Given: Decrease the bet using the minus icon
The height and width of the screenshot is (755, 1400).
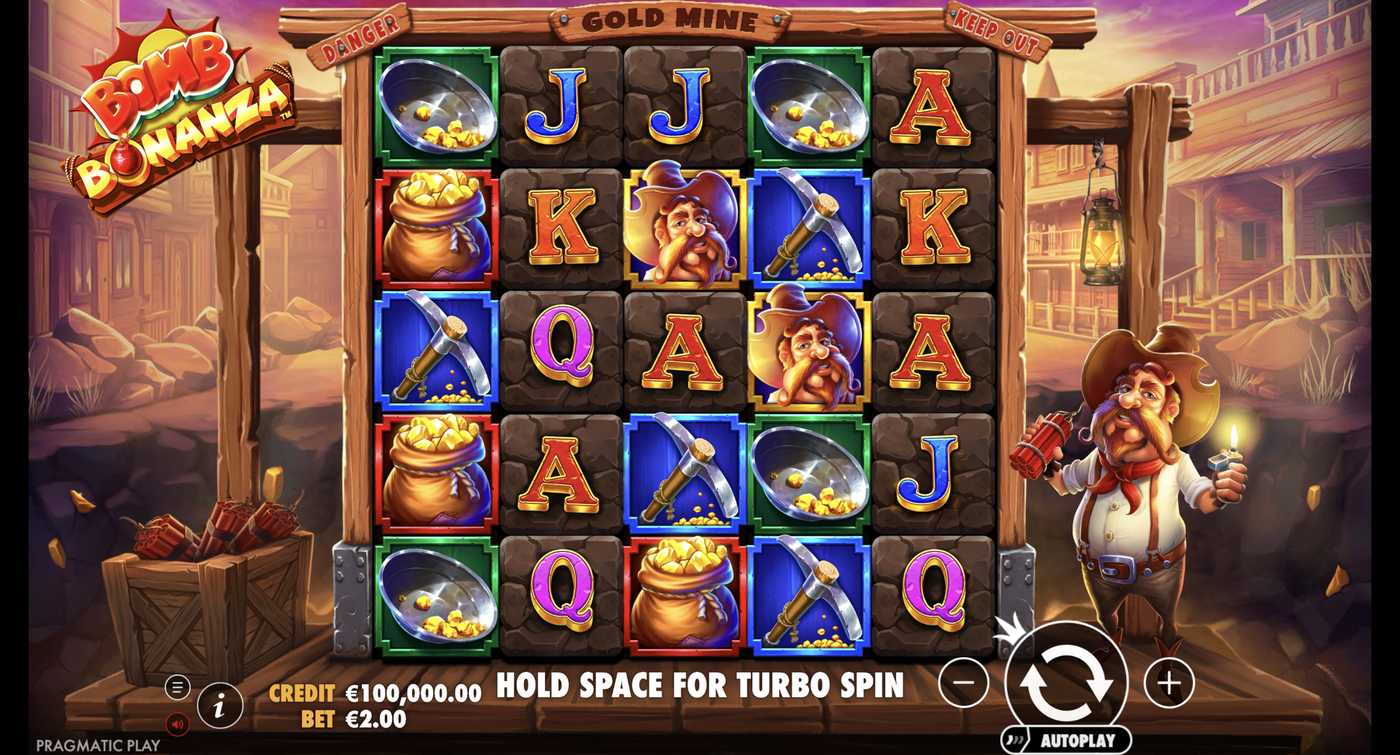Looking at the screenshot, I should point(966,681).
